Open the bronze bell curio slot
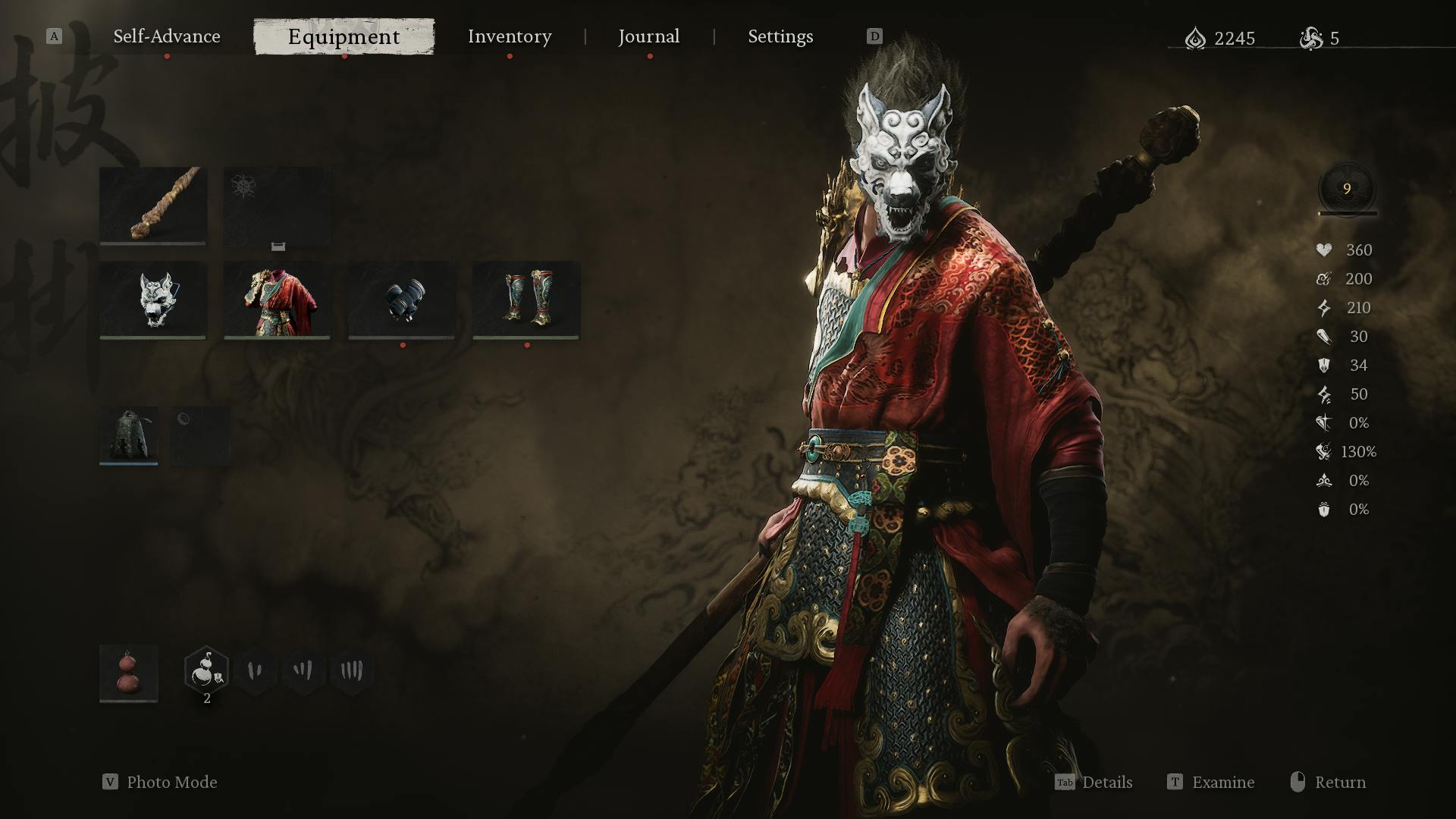The image size is (1456, 819). pos(129,435)
